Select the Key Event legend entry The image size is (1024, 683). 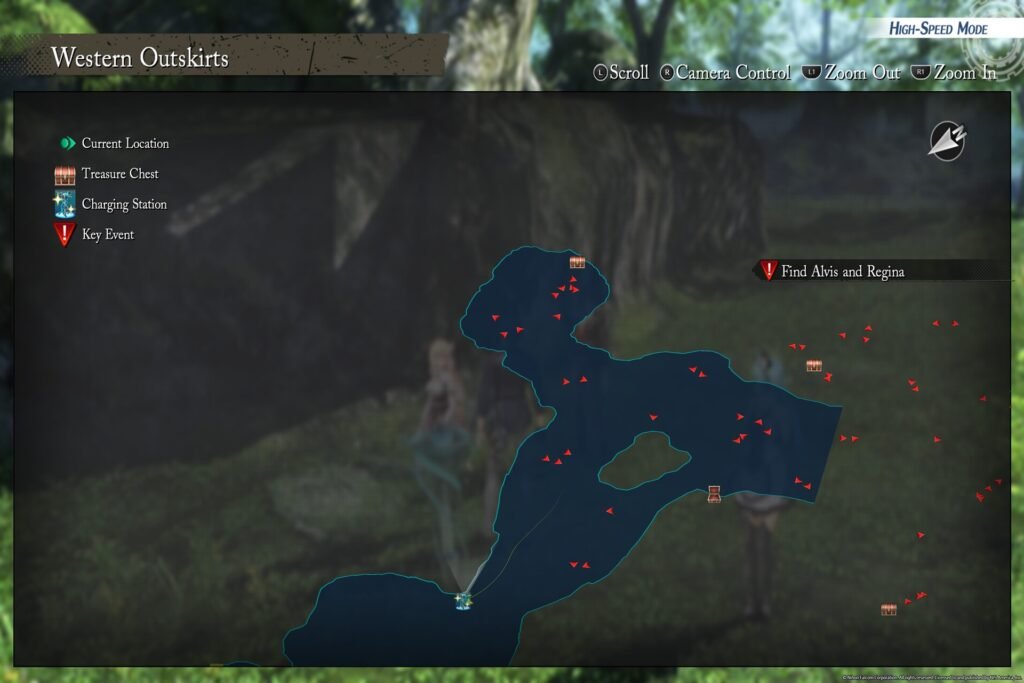(96, 235)
